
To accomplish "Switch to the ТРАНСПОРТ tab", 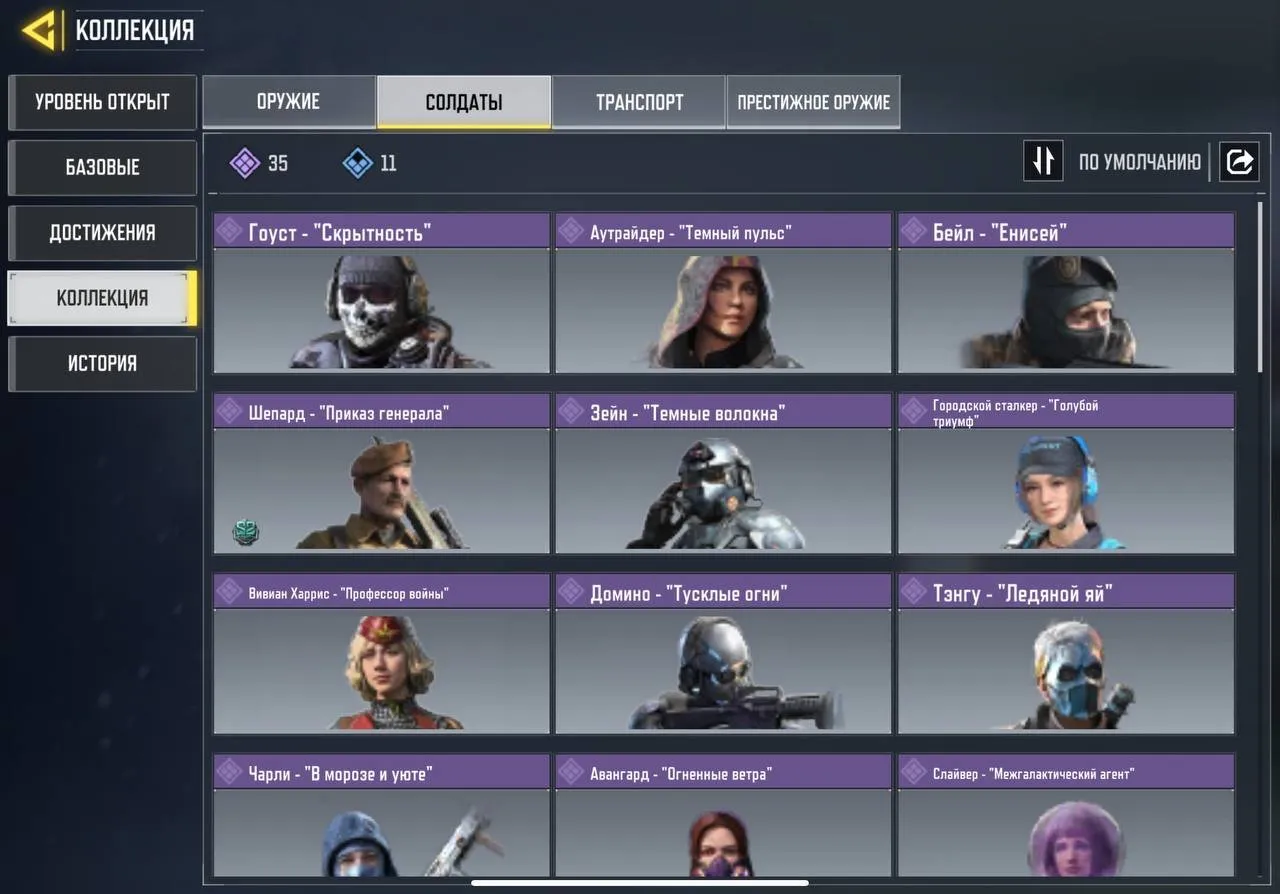I will (x=639, y=101).
